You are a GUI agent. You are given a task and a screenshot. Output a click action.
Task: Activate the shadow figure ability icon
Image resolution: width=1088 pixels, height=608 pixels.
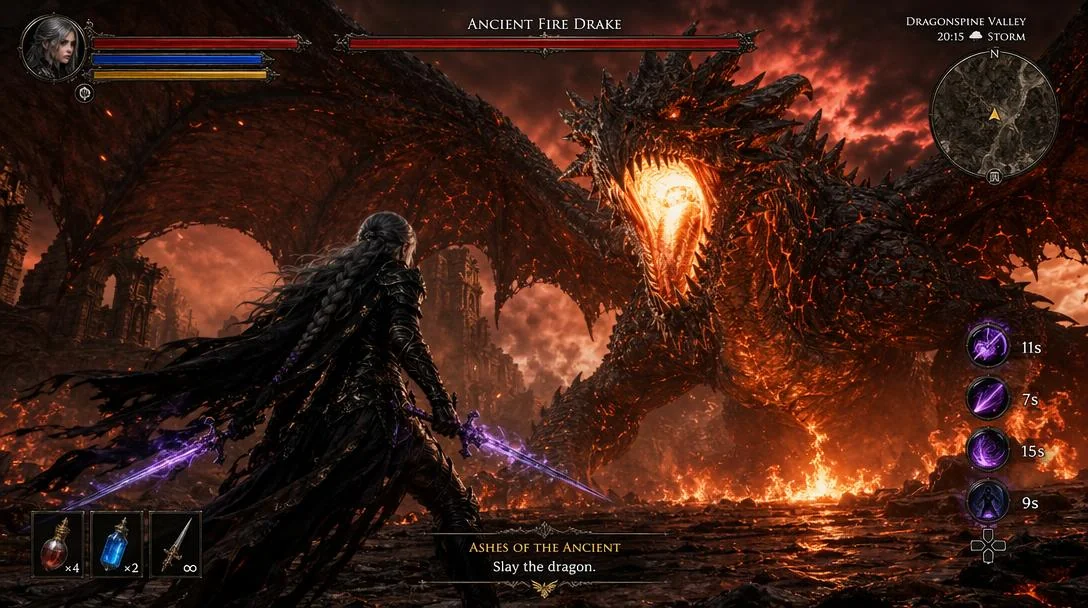tap(987, 502)
